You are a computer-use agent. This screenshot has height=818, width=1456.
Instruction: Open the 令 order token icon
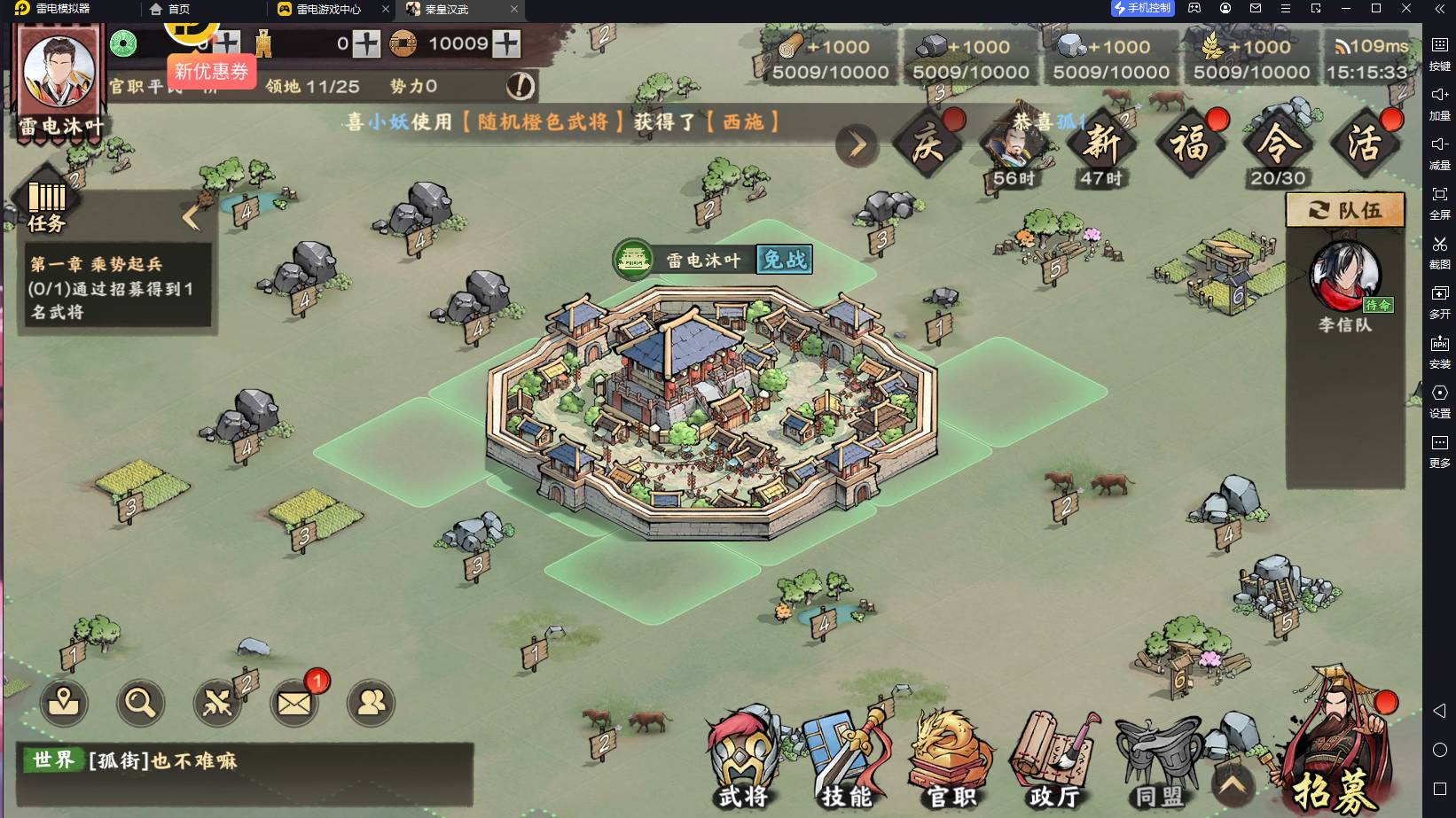point(1277,144)
